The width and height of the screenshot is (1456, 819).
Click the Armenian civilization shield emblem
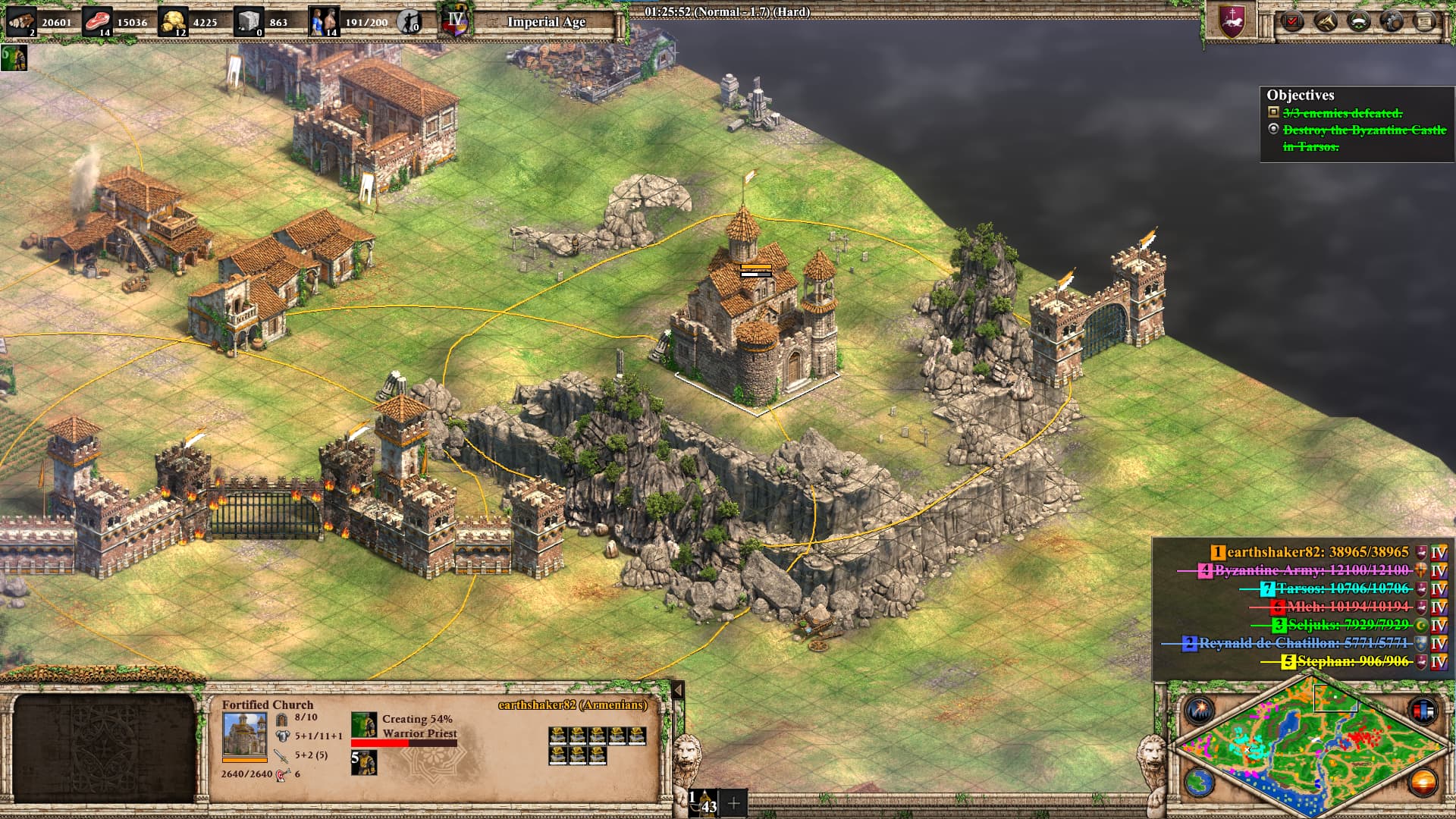click(1232, 21)
